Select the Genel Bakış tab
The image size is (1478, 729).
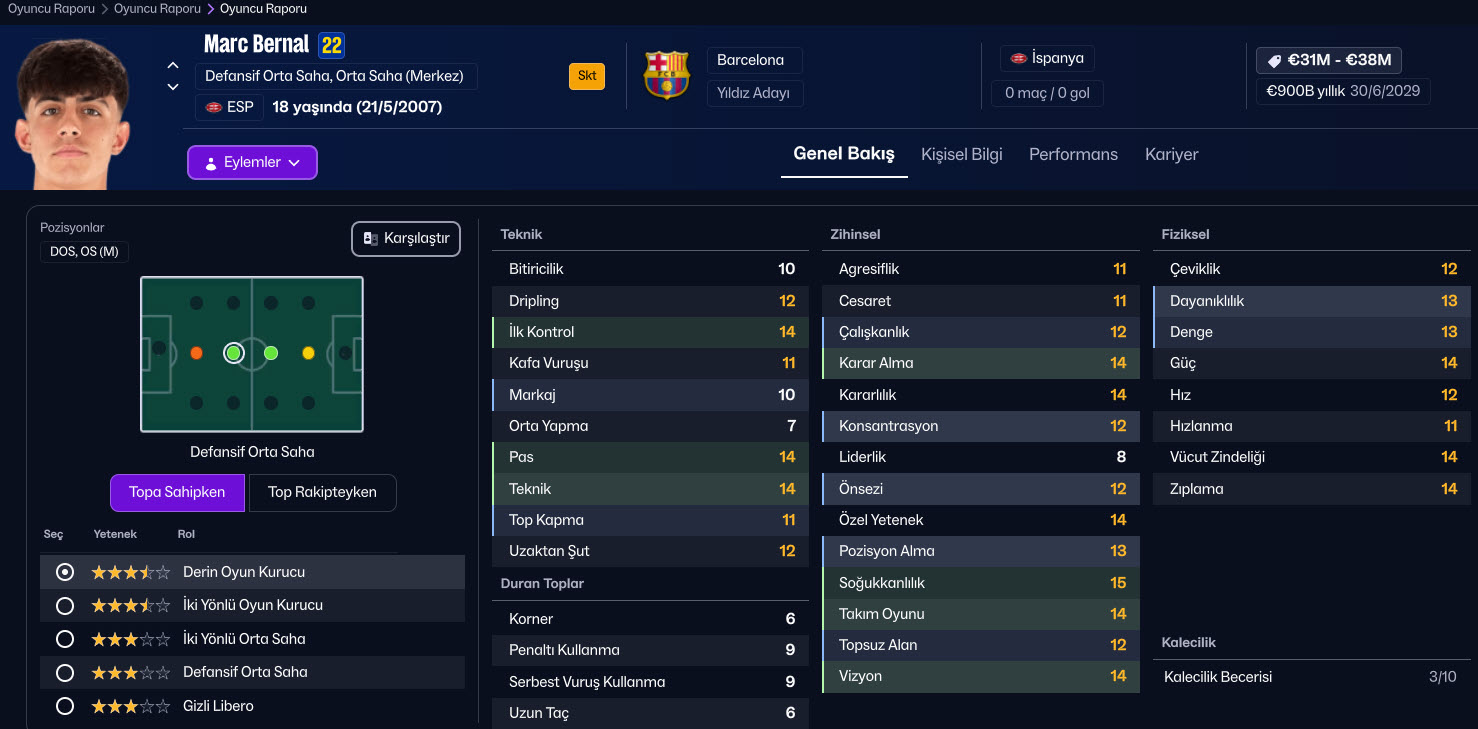[843, 154]
